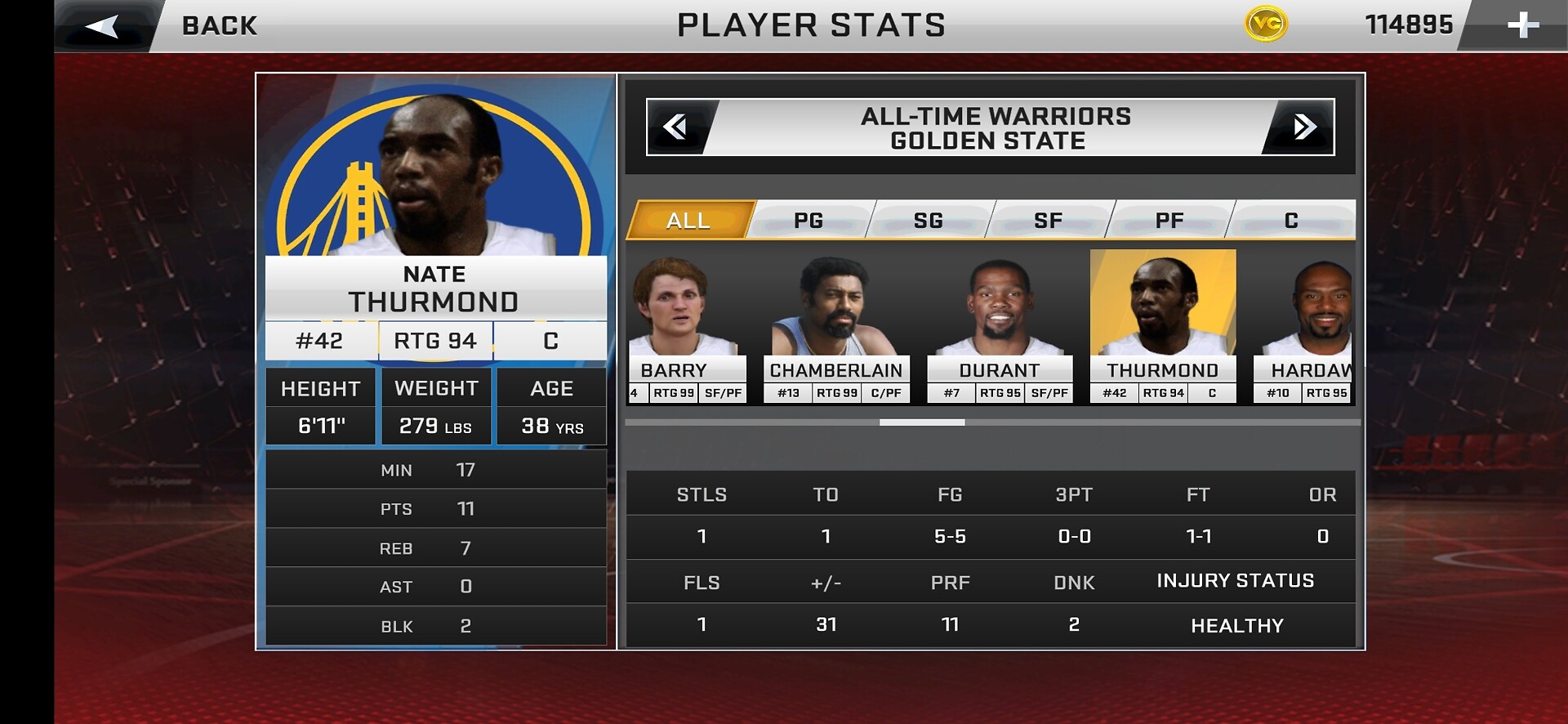Open VC purchase with the plus button
The image size is (1568, 724).
[1522, 25]
